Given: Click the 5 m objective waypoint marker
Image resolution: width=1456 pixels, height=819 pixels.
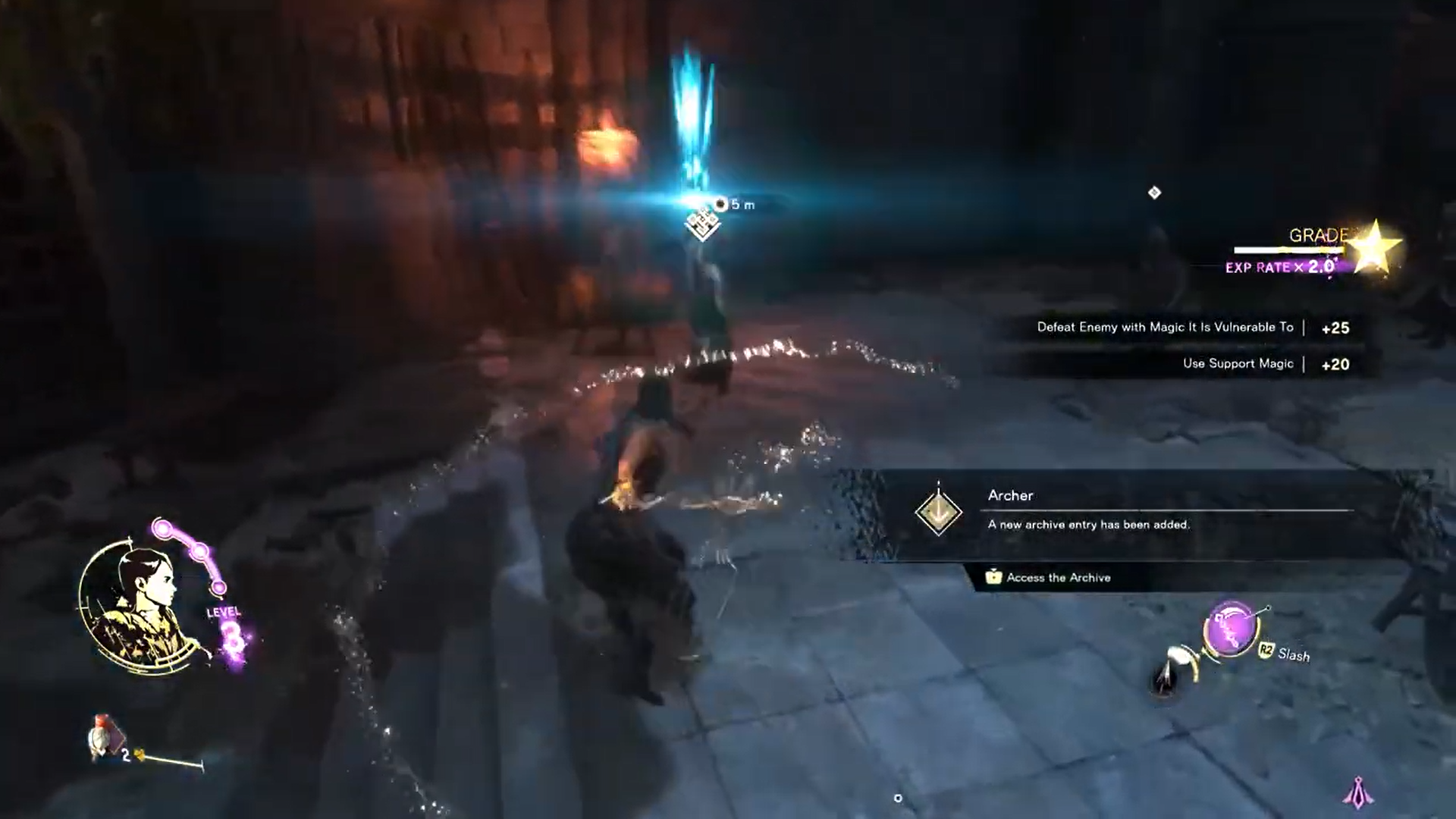Looking at the screenshot, I should (703, 222).
